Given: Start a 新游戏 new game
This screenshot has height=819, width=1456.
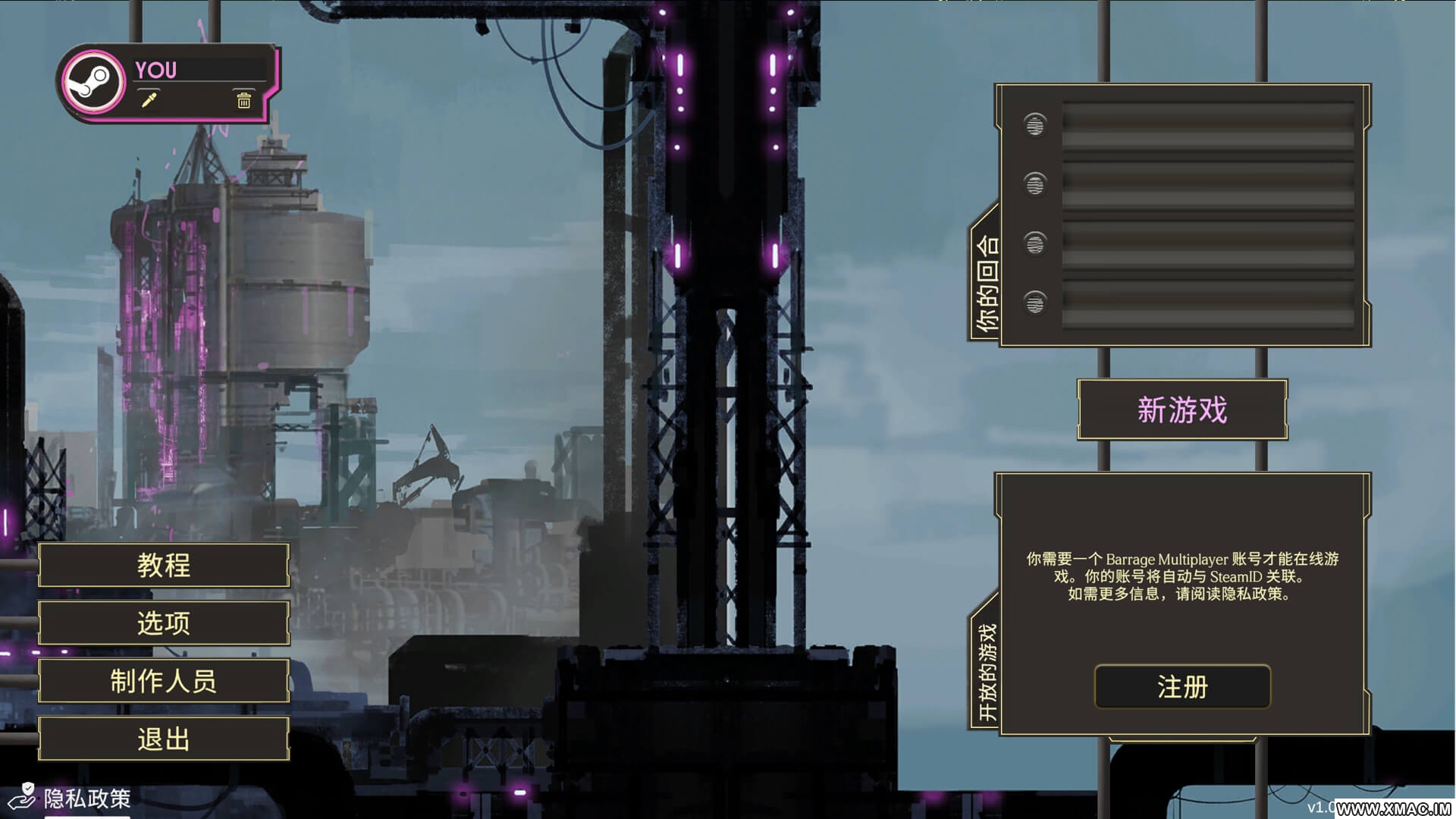Looking at the screenshot, I should click(1181, 410).
